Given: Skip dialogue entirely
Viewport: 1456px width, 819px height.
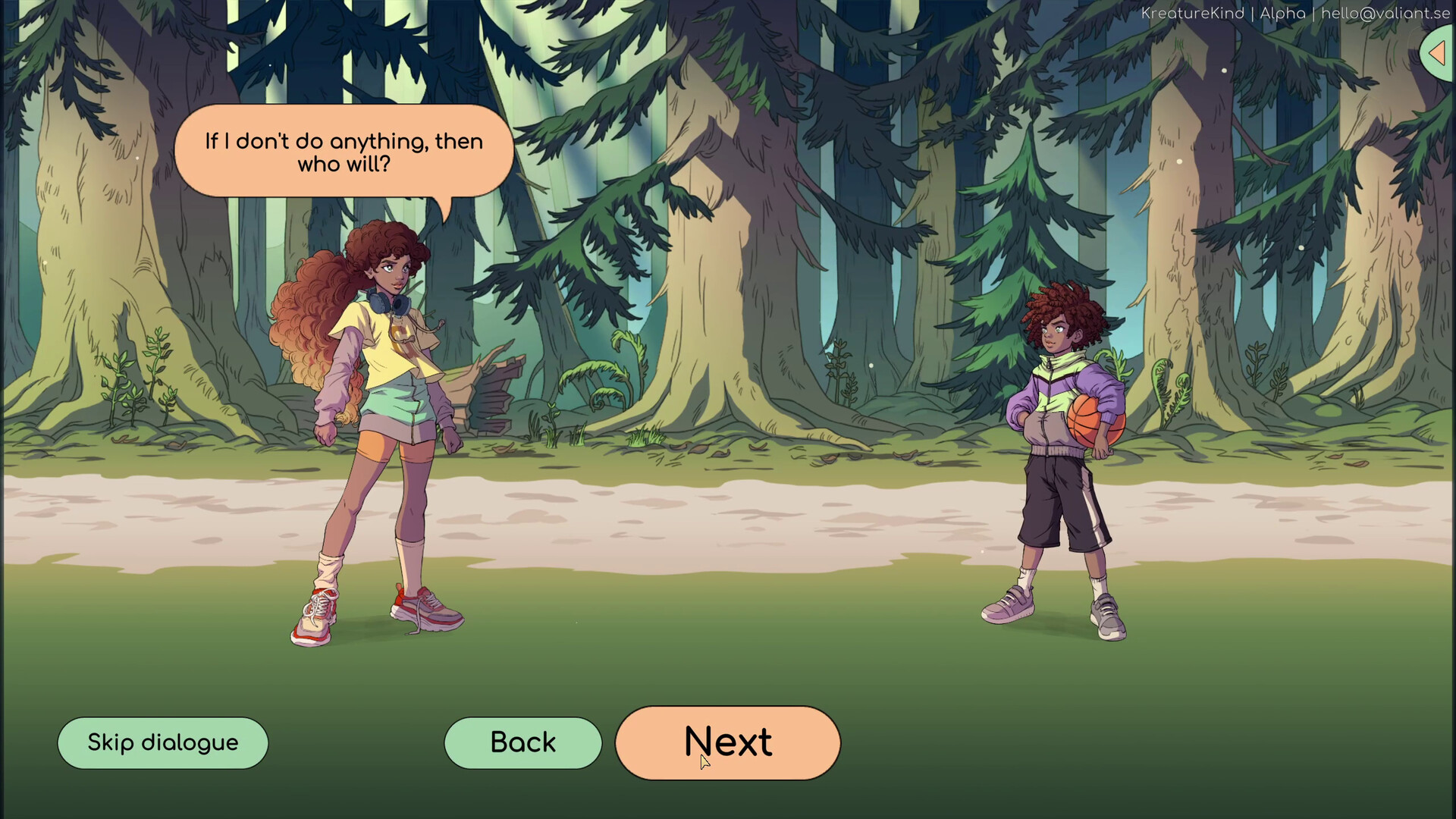Looking at the screenshot, I should click(163, 742).
